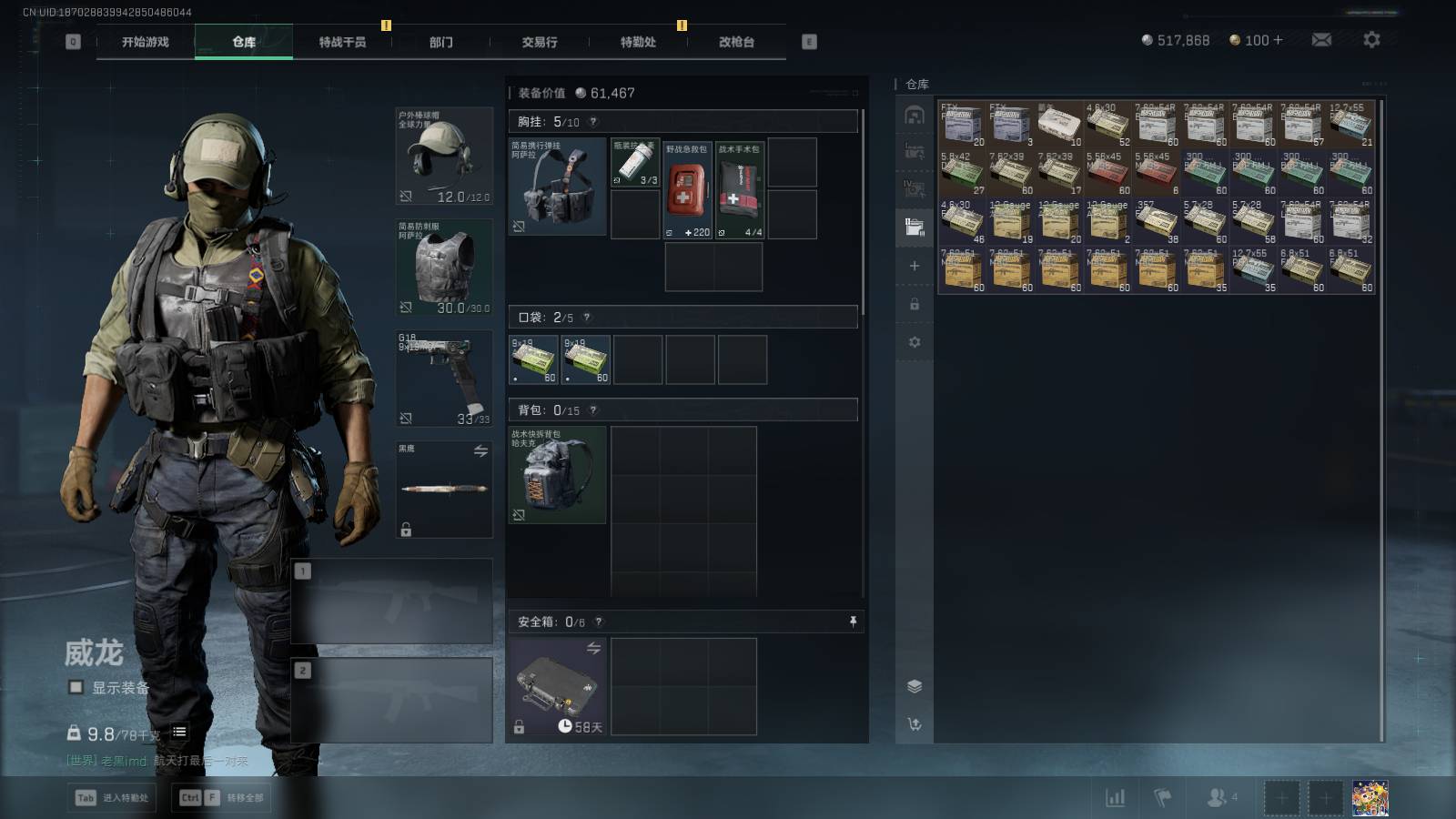Screen dimensions: 1456x819
Task: Open the settings gear icon
Action: pyautogui.click(x=1371, y=40)
